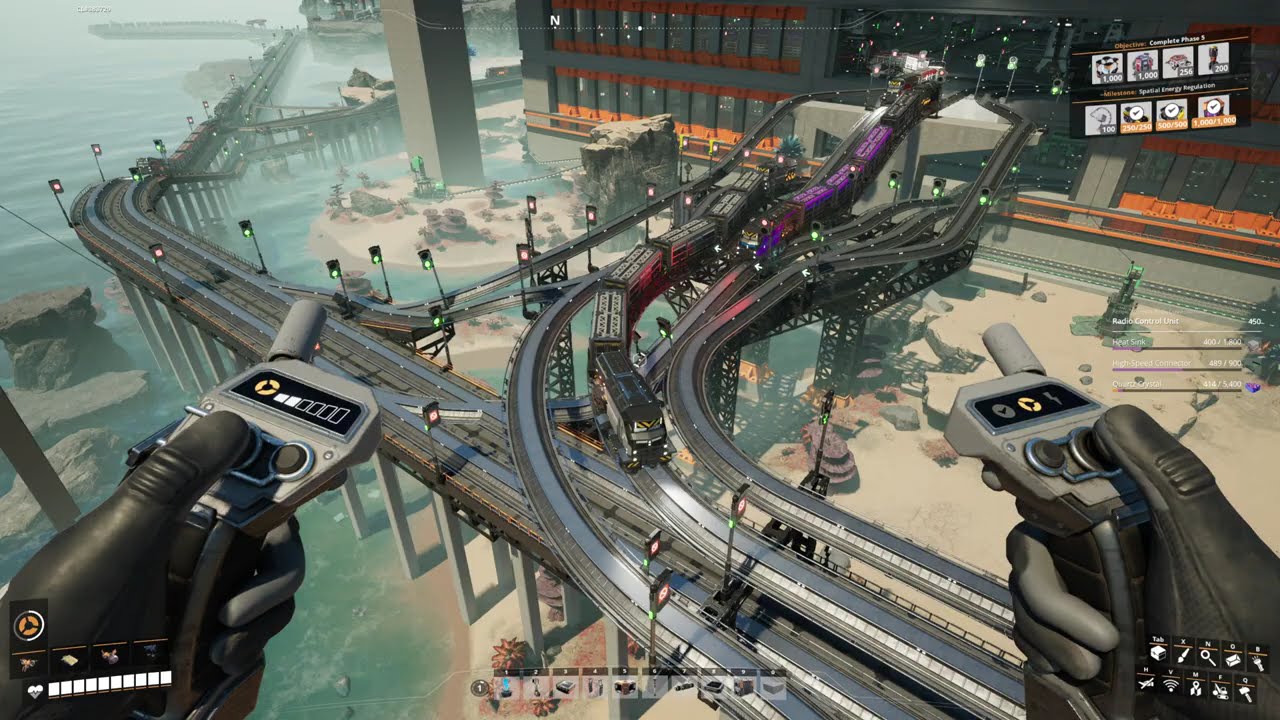Open the inventory crate icon

pos(1158,655)
